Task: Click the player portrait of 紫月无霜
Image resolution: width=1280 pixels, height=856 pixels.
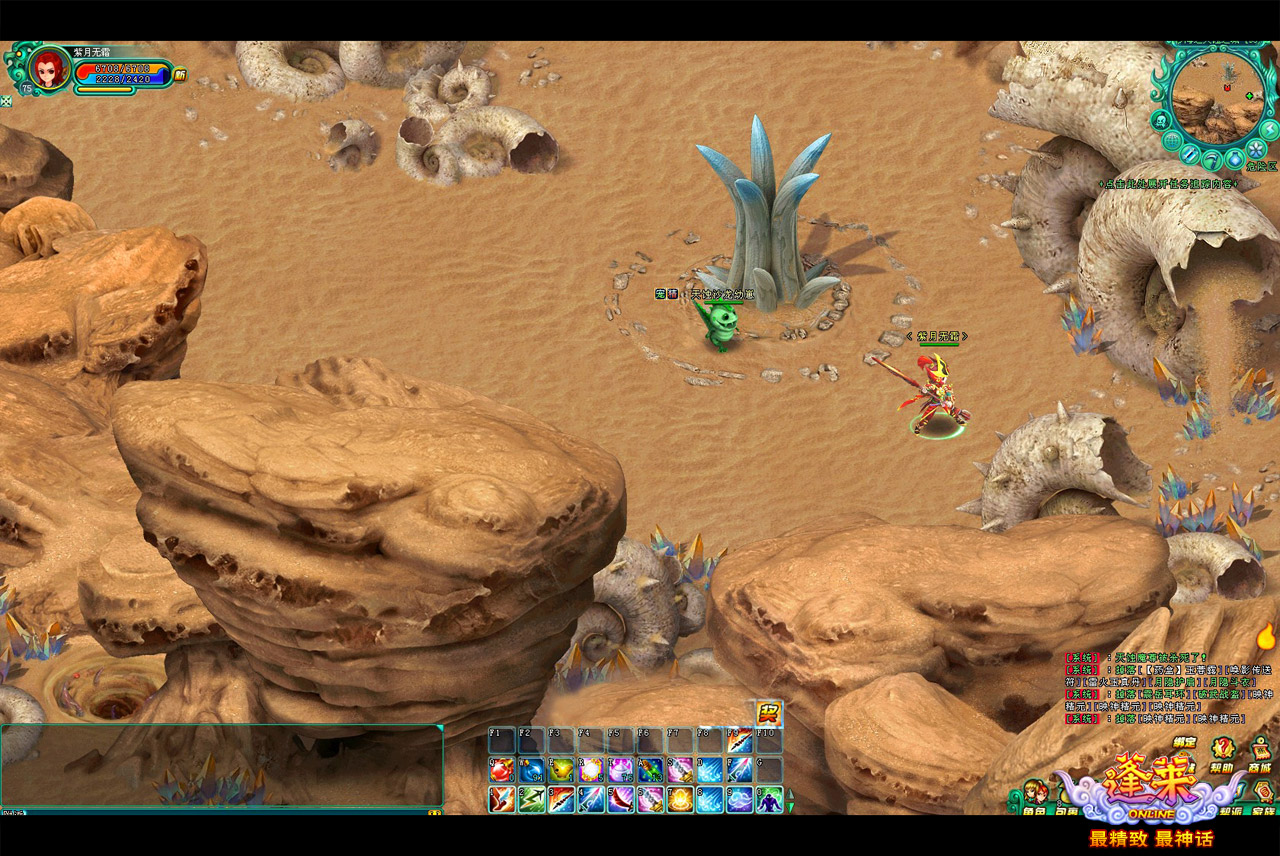Action: (x=47, y=68)
